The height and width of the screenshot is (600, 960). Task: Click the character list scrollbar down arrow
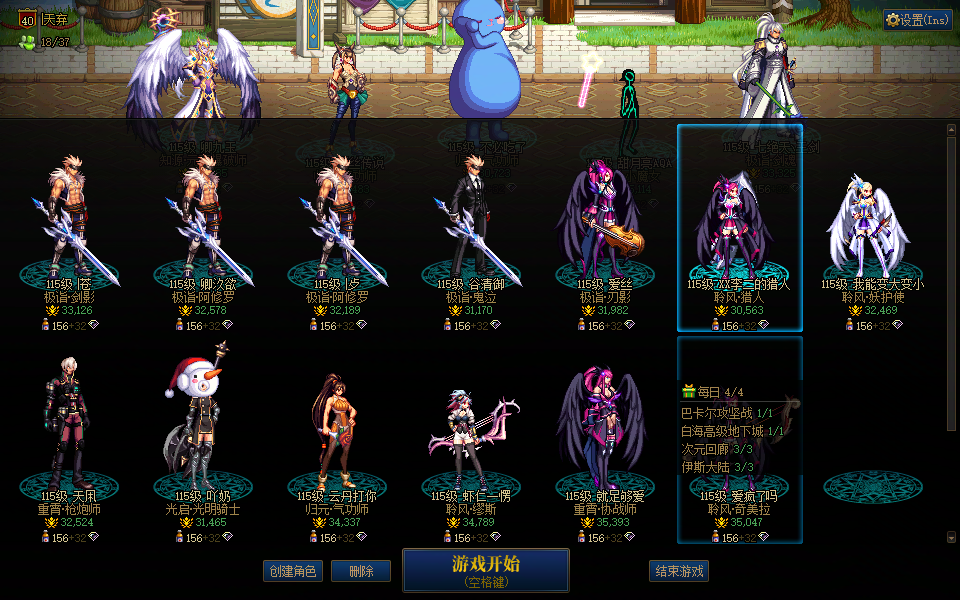[x=951, y=538]
